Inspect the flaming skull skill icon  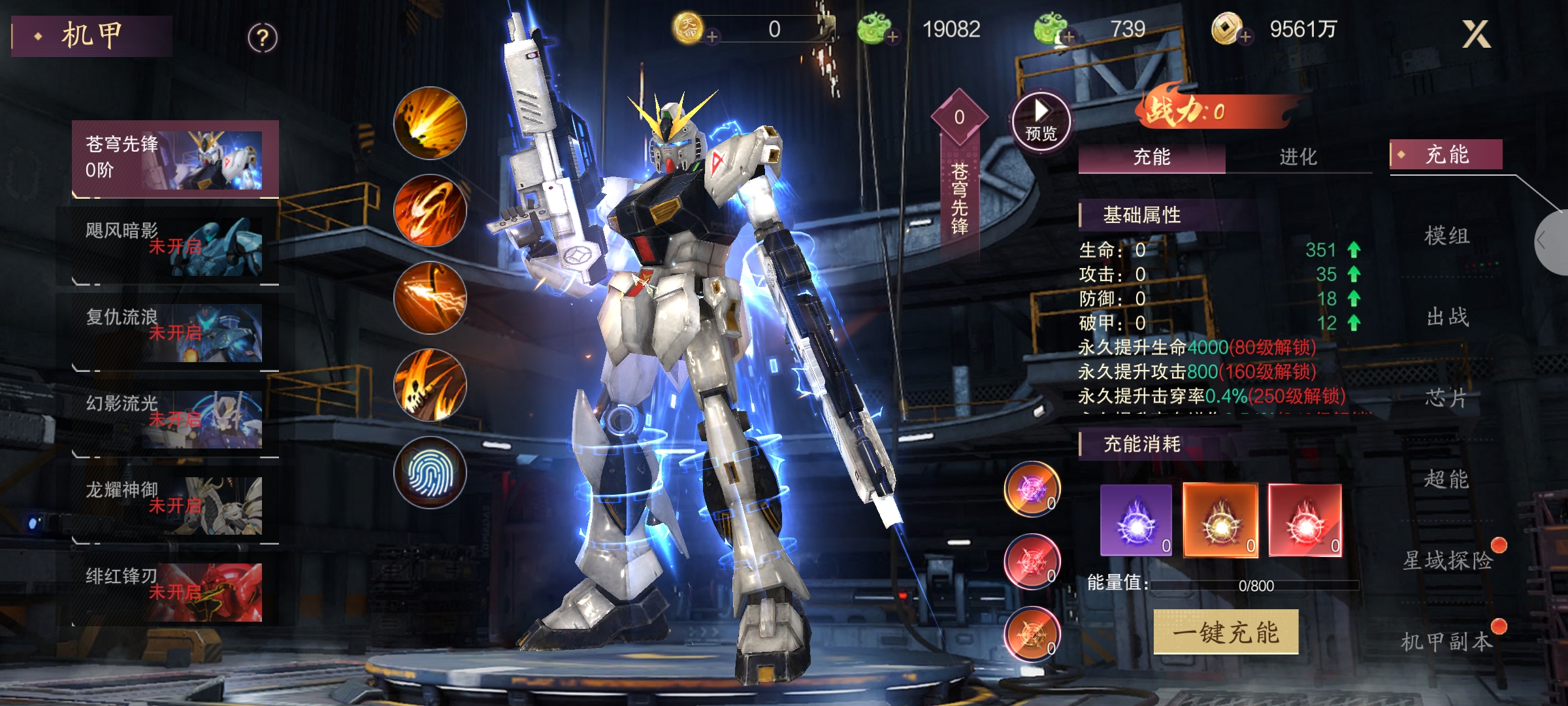coord(430,385)
